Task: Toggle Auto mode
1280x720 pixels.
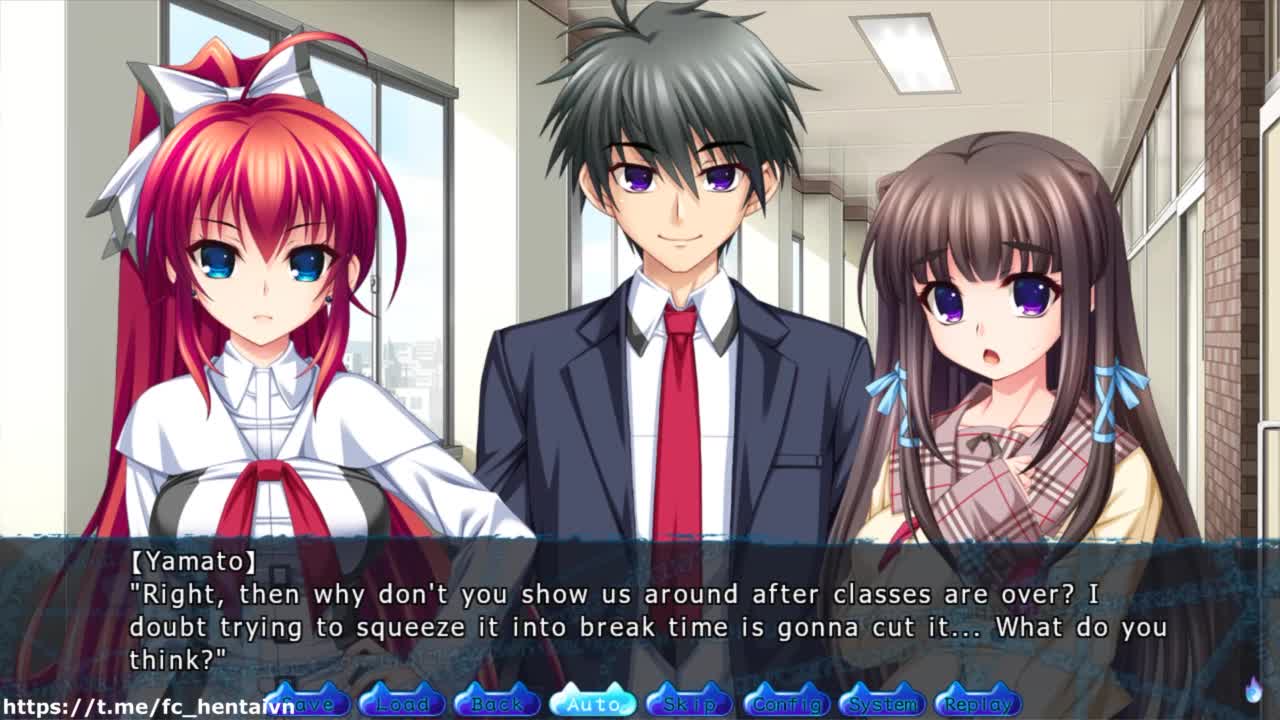Action: tap(593, 703)
